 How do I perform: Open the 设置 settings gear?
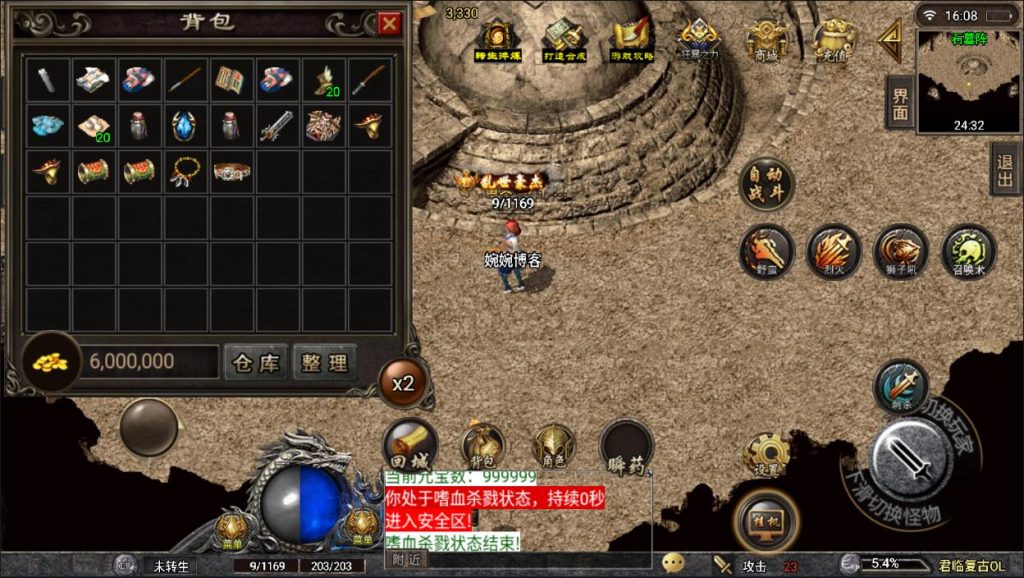tap(767, 454)
